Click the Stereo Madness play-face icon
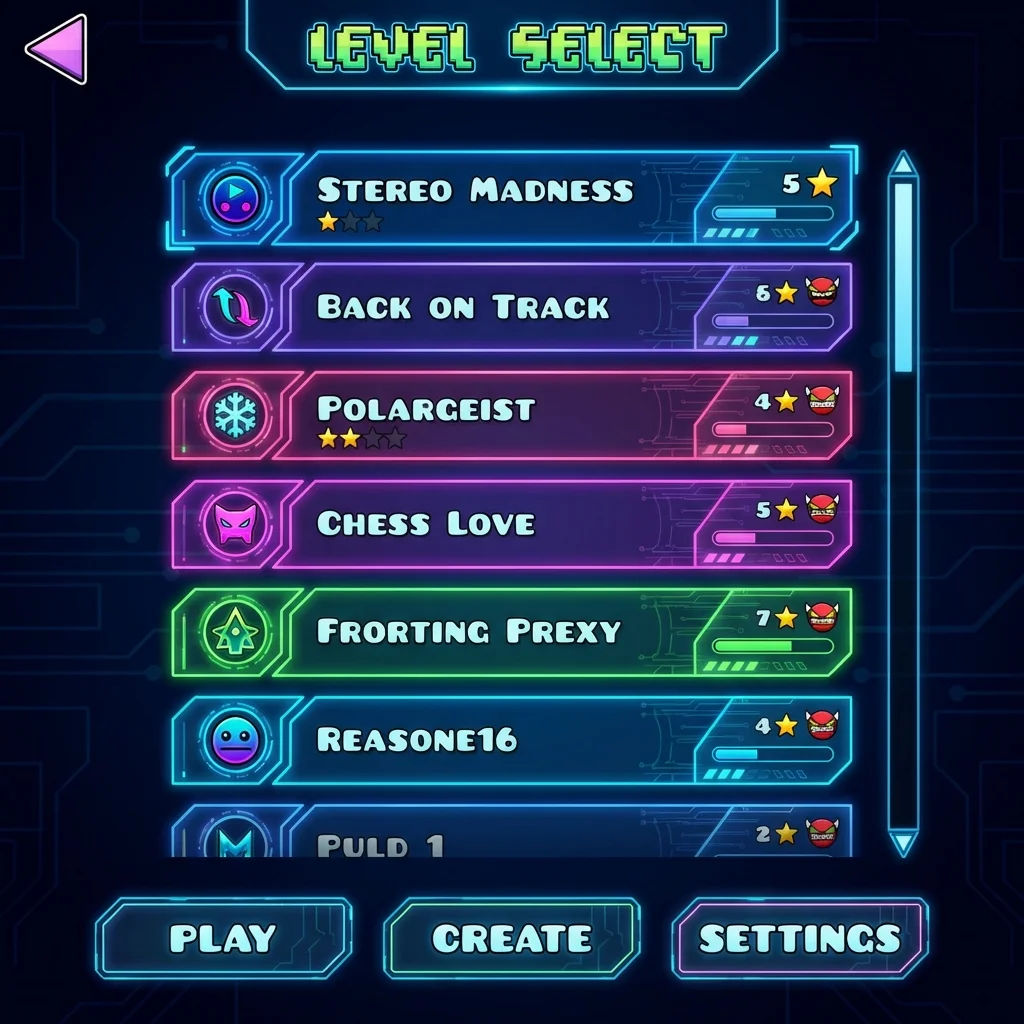Viewport: 1024px width, 1024px height. coord(235,197)
